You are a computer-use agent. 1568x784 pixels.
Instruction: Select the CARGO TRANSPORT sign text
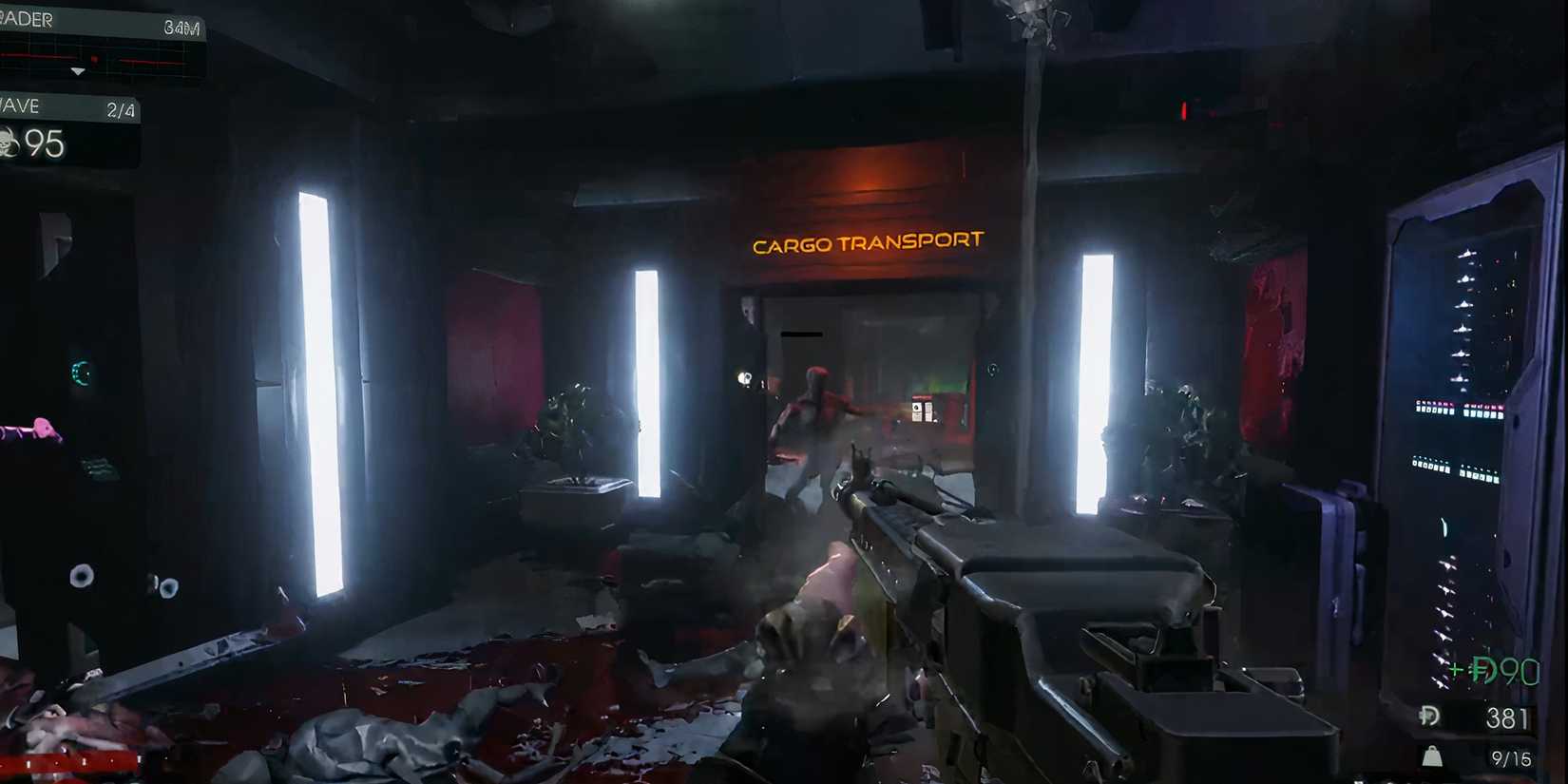(x=867, y=241)
